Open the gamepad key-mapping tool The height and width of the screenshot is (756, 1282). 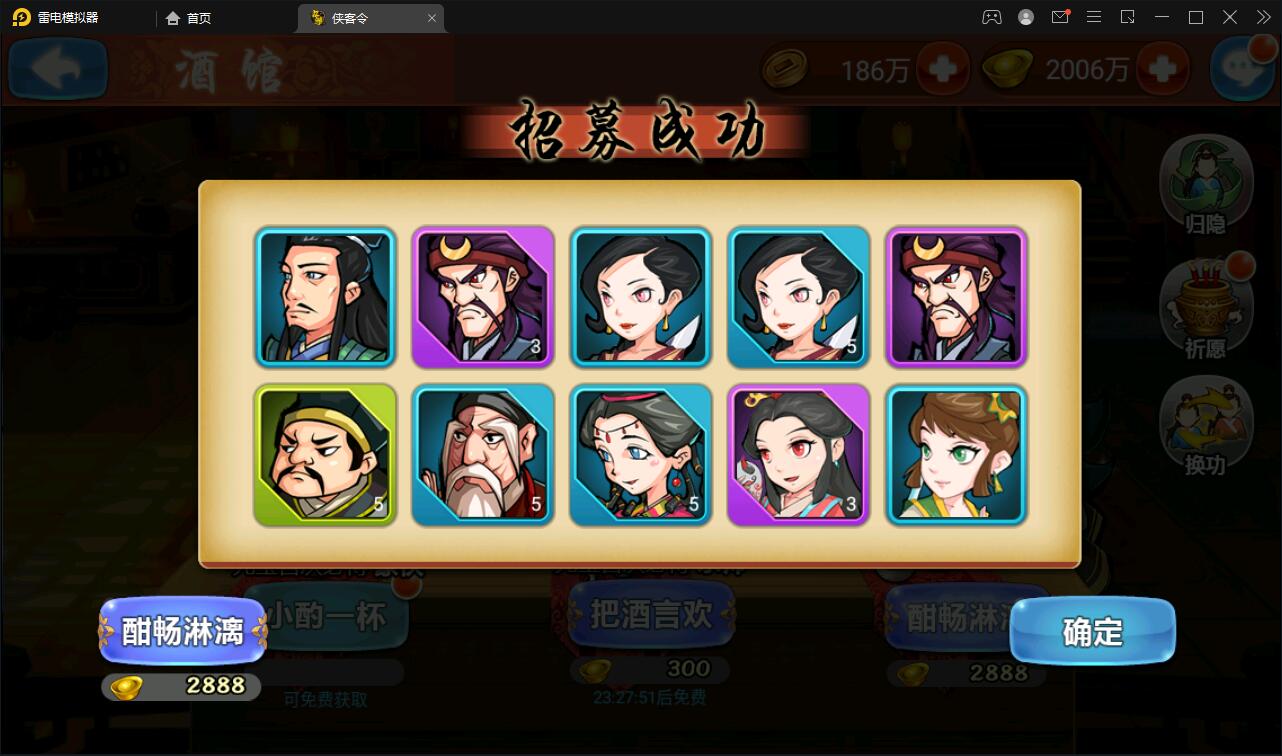[992, 17]
